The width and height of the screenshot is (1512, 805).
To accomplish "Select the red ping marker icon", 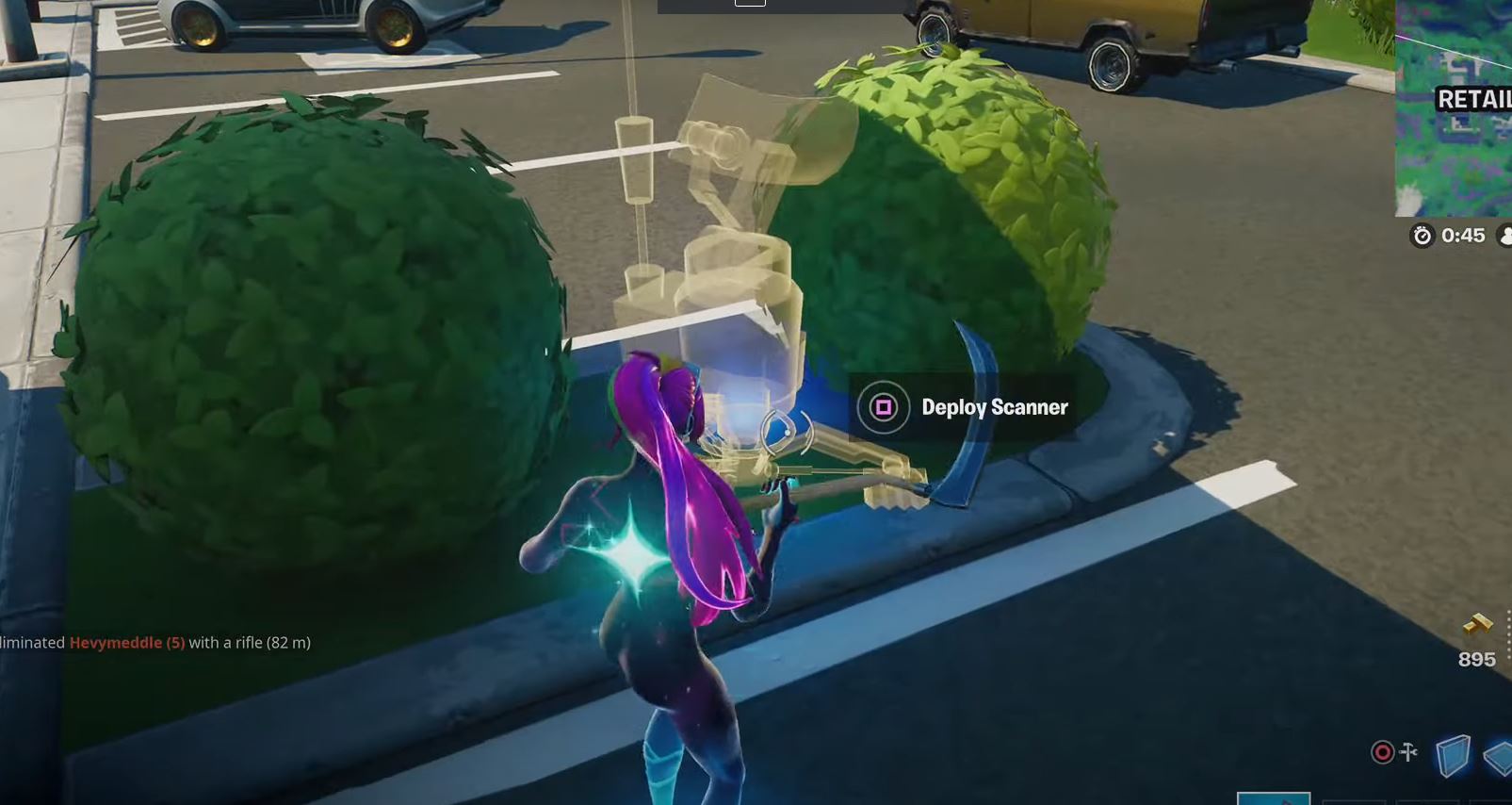I will tap(1382, 751).
